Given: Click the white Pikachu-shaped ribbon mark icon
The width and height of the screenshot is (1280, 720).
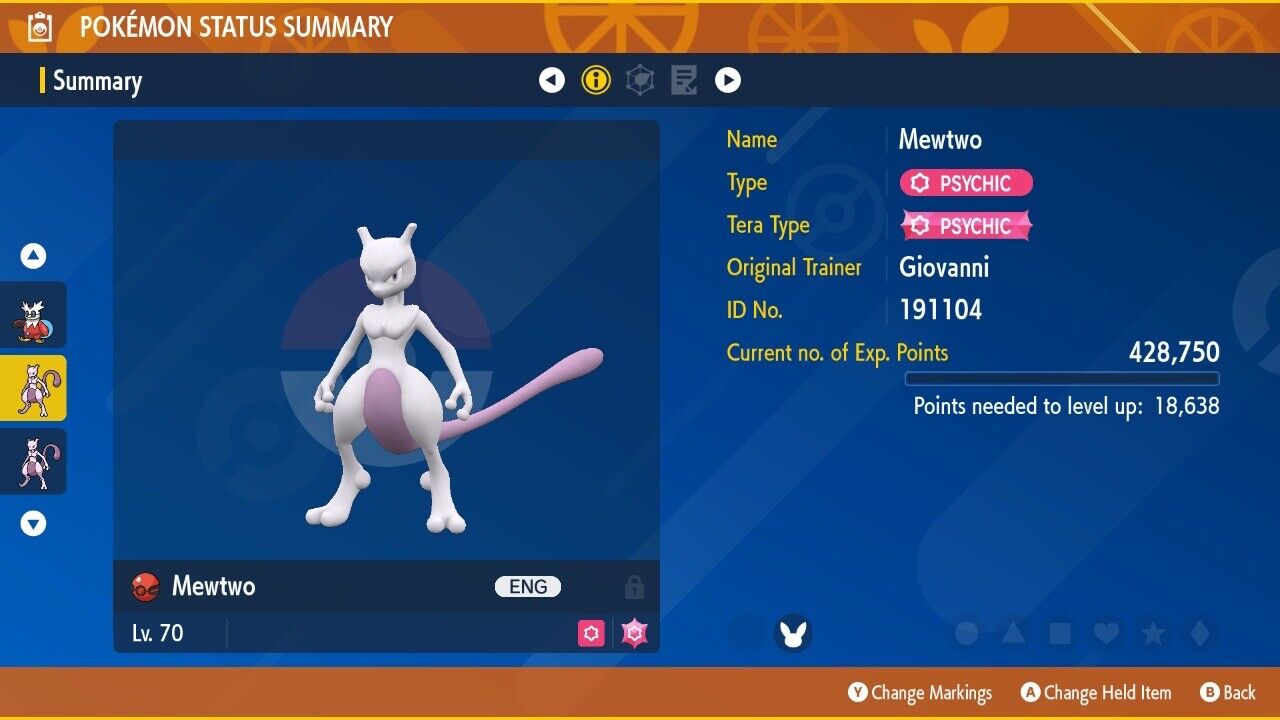Looking at the screenshot, I should (793, 633).
